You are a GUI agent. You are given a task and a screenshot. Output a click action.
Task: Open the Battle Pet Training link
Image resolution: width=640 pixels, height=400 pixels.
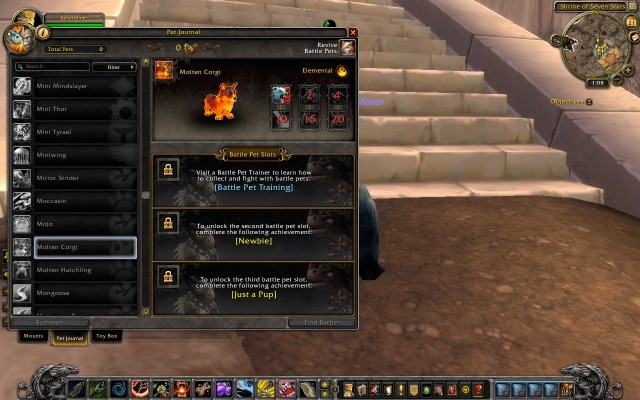click(253, 187)
